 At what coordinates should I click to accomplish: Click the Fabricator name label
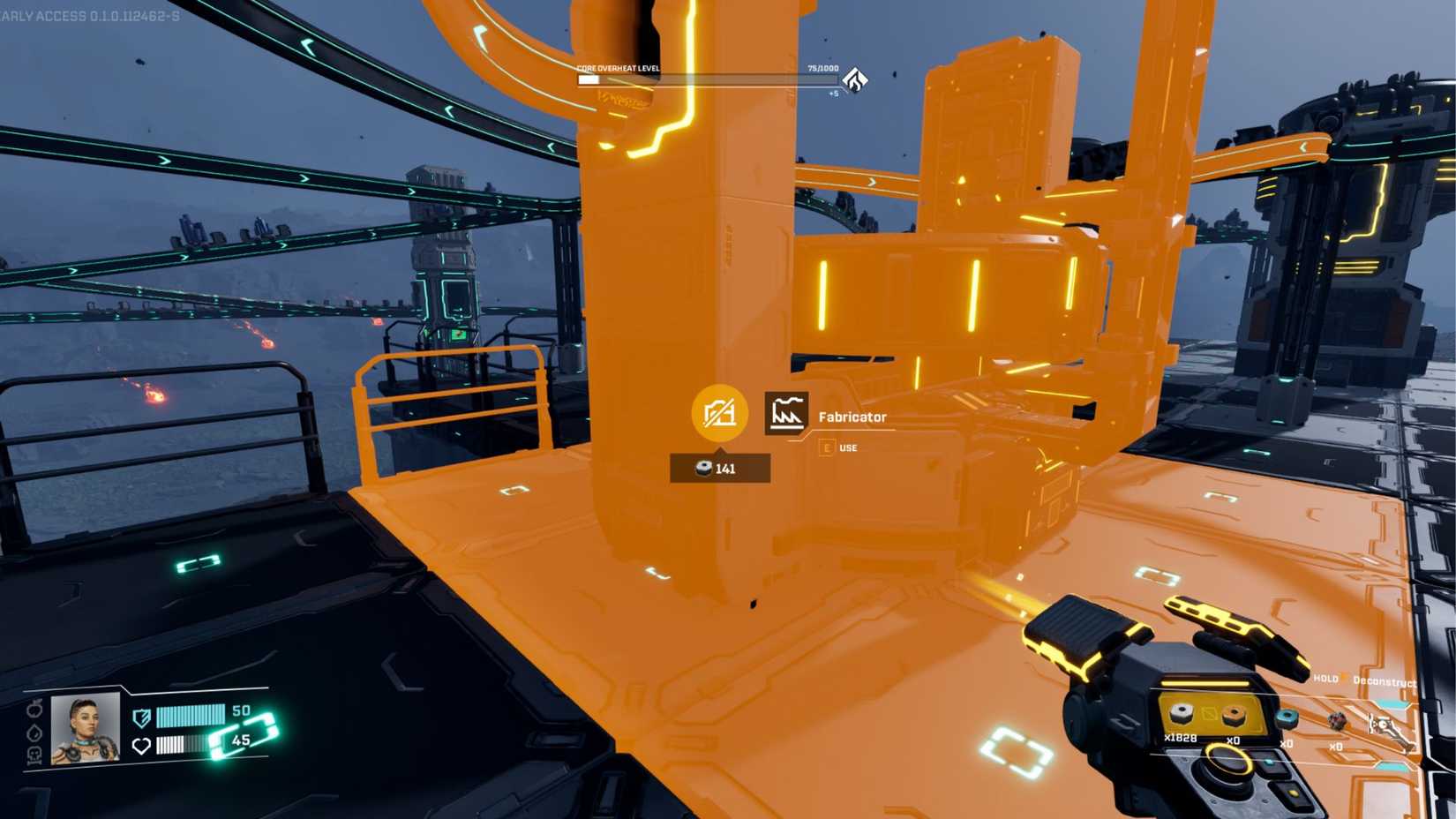pos(852,416)
